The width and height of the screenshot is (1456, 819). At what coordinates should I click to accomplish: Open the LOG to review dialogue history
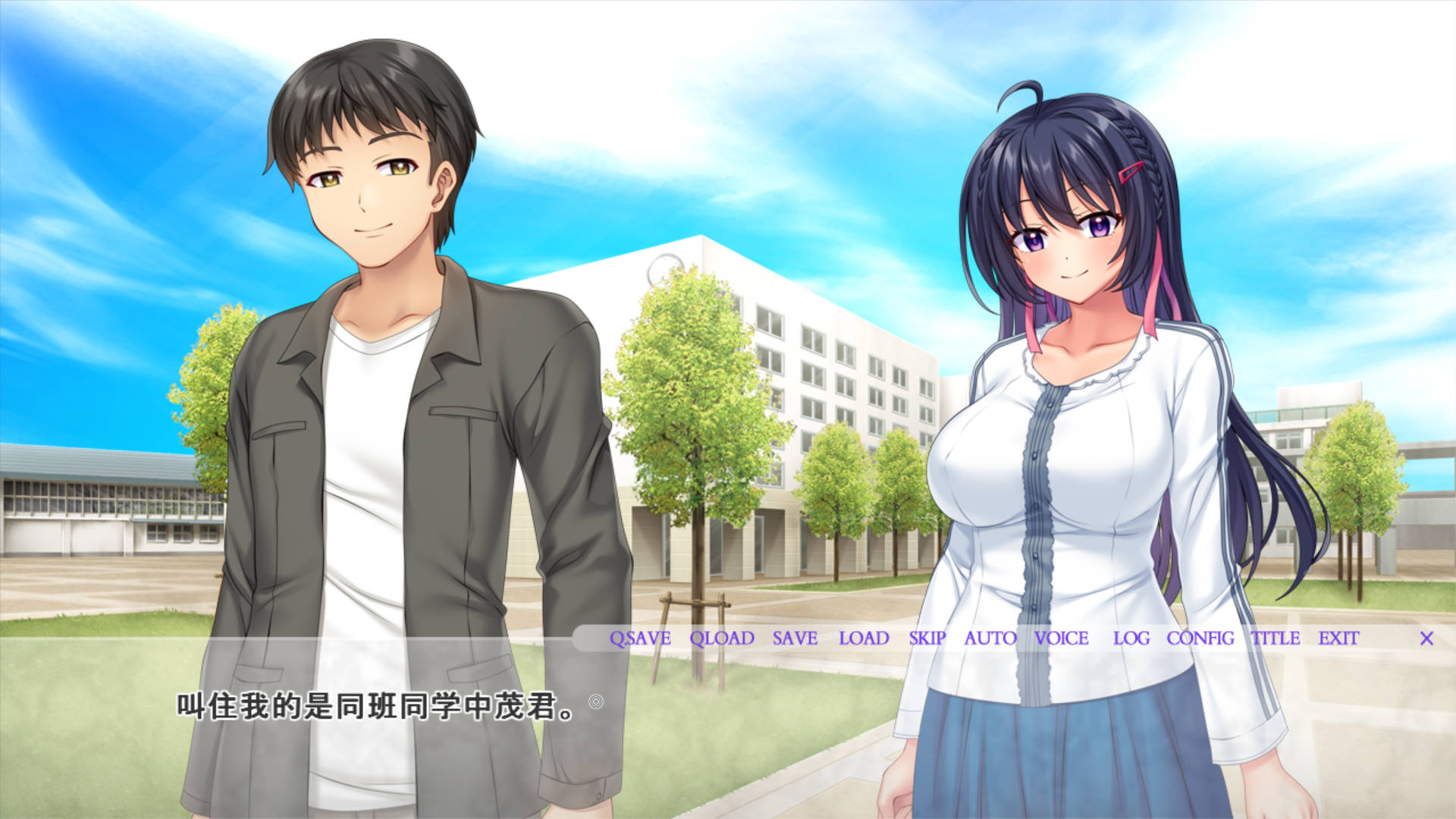coord(1131,639)
